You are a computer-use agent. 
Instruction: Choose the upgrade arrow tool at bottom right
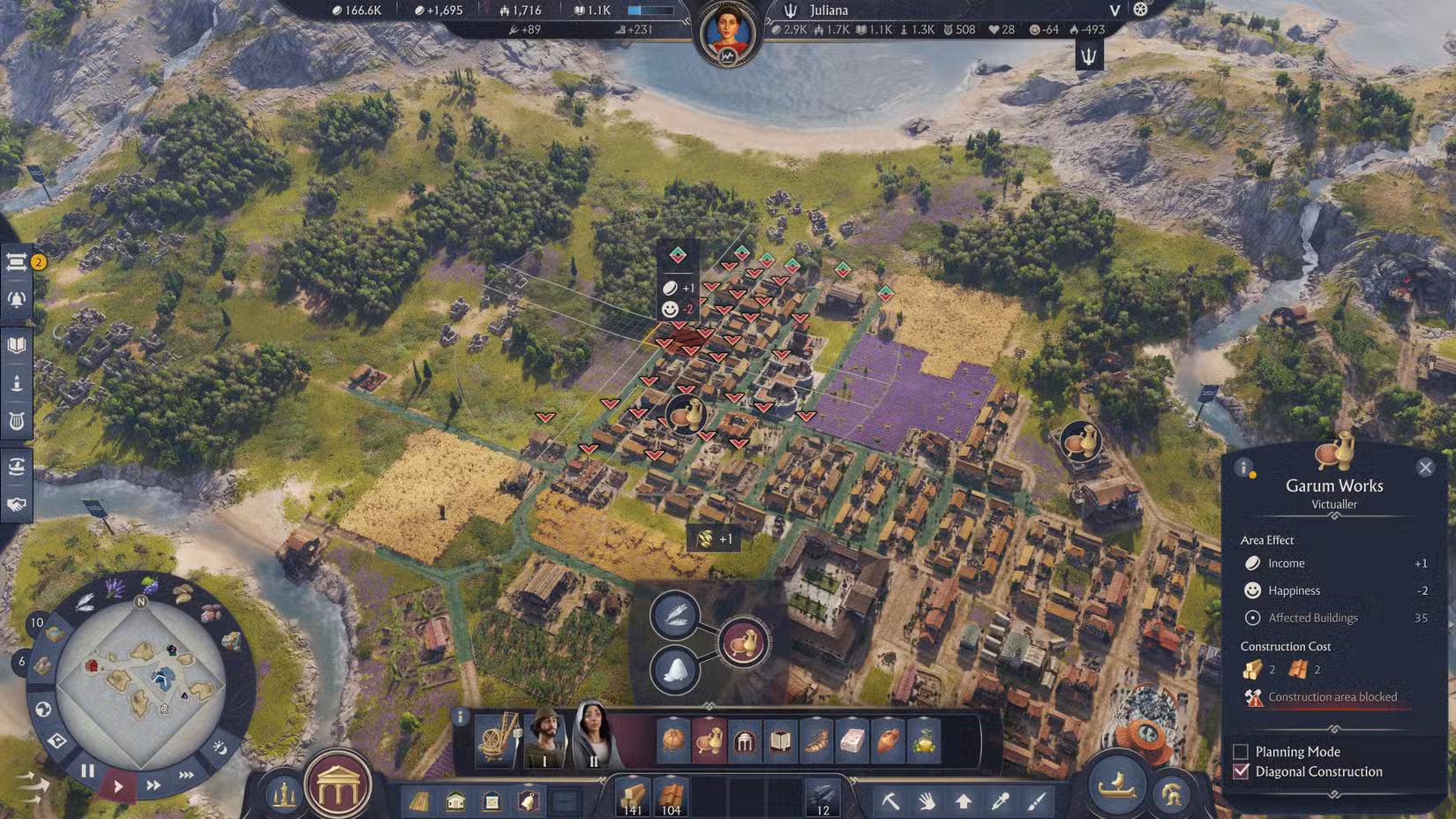pos(964,801)
